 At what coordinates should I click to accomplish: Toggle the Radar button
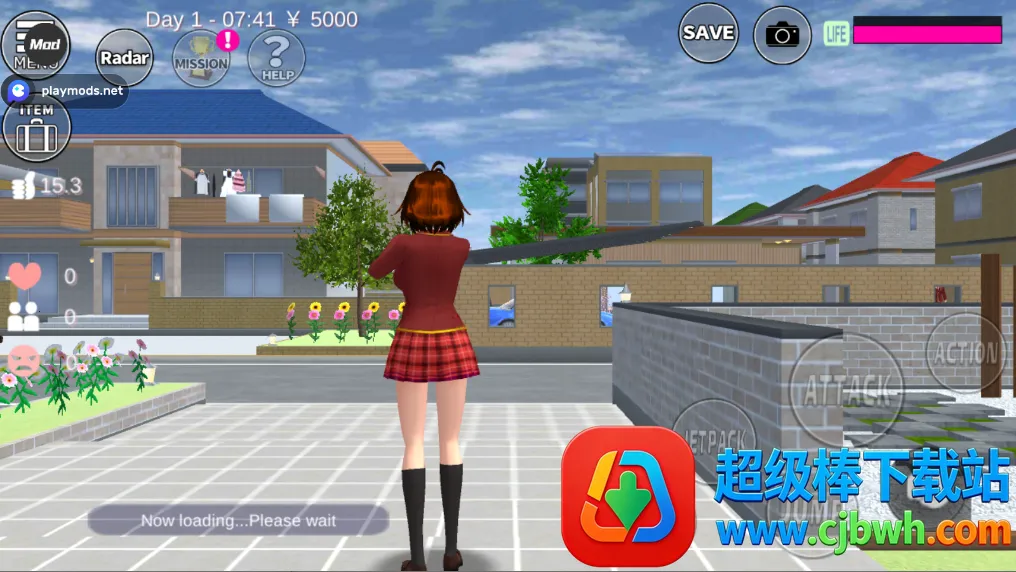(x=125, y=58)
